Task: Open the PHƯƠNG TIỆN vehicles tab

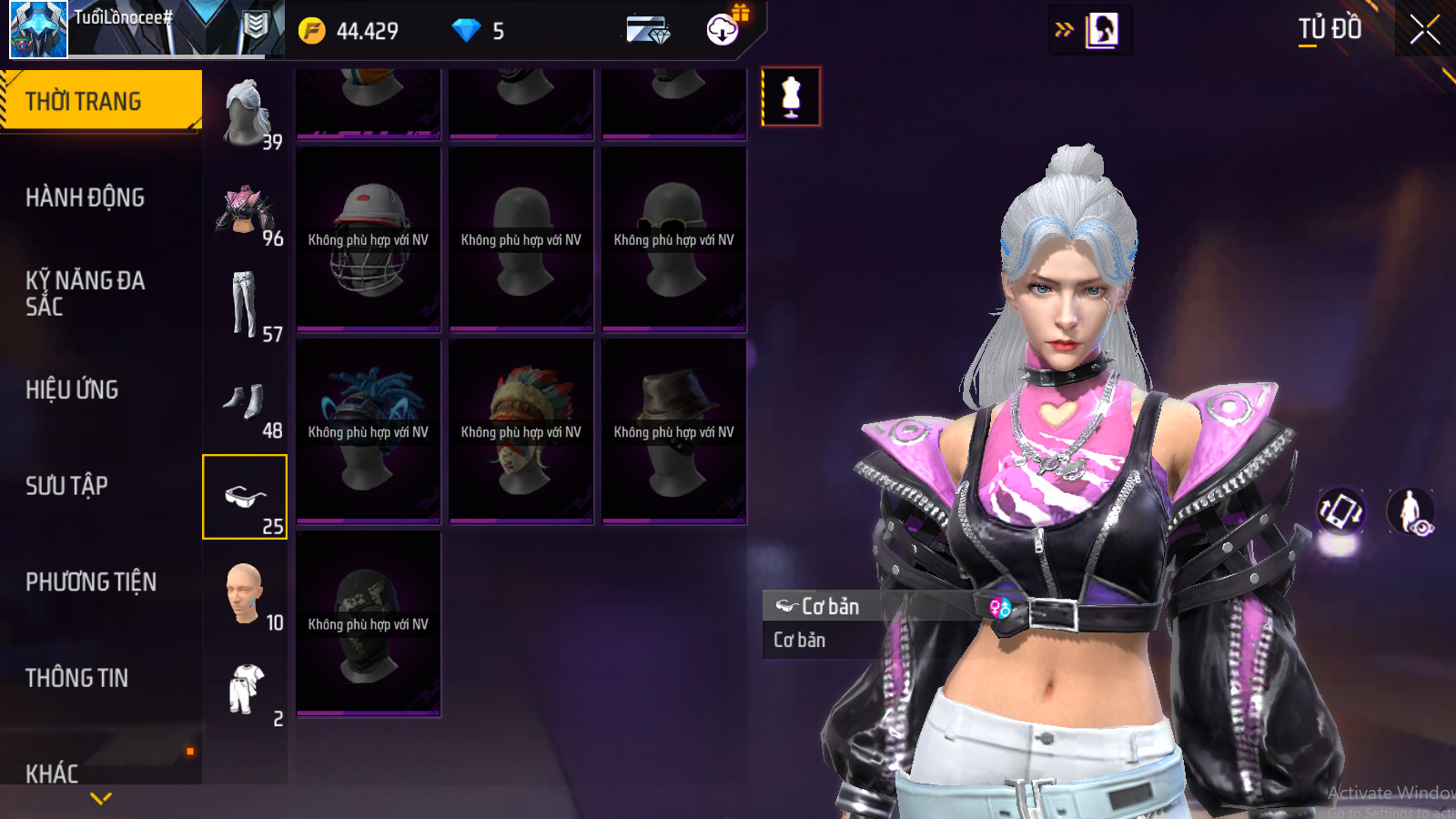Action: [91, 582]
